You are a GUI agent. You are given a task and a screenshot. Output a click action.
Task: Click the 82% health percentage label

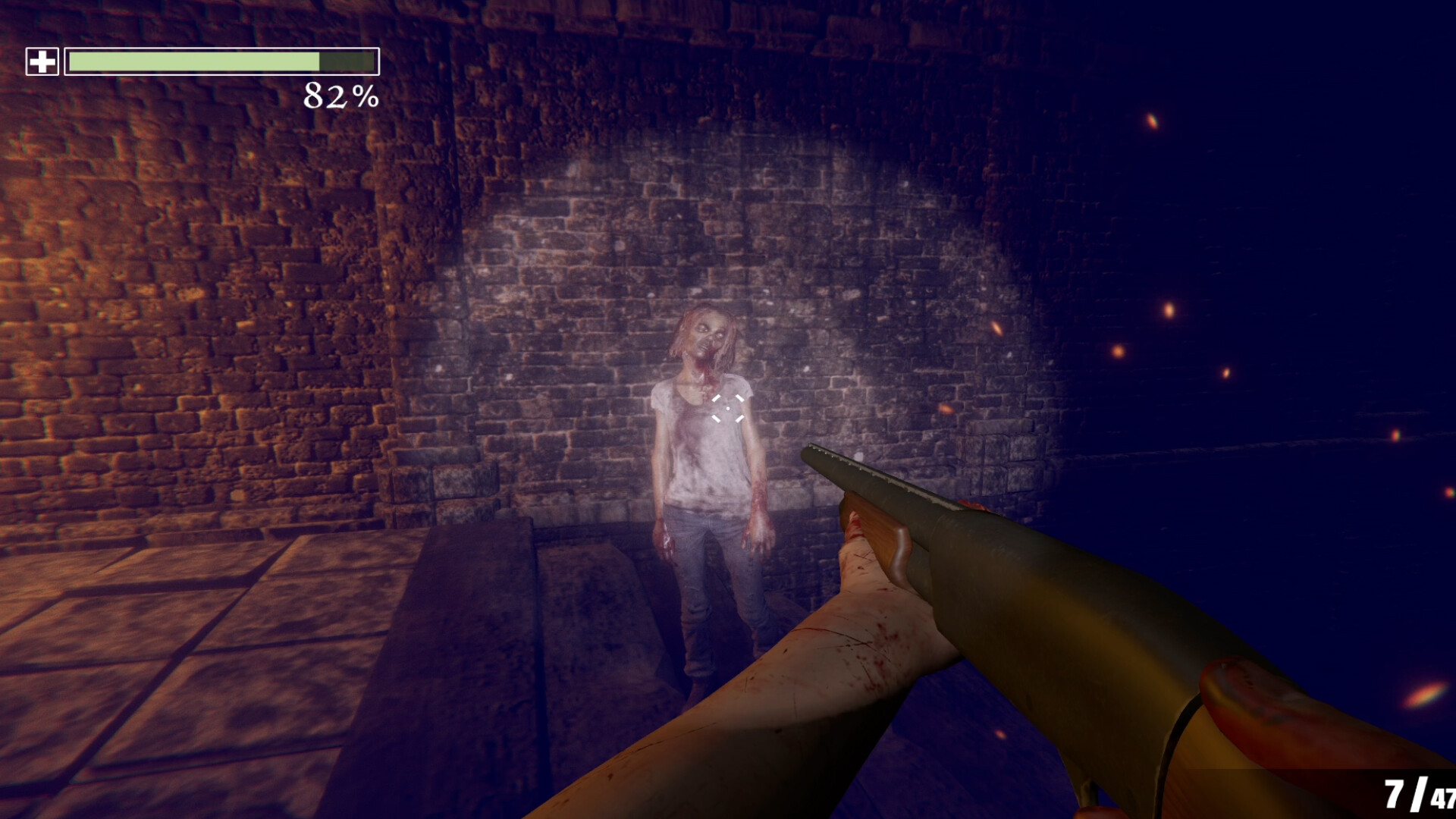tap(340, 97)
